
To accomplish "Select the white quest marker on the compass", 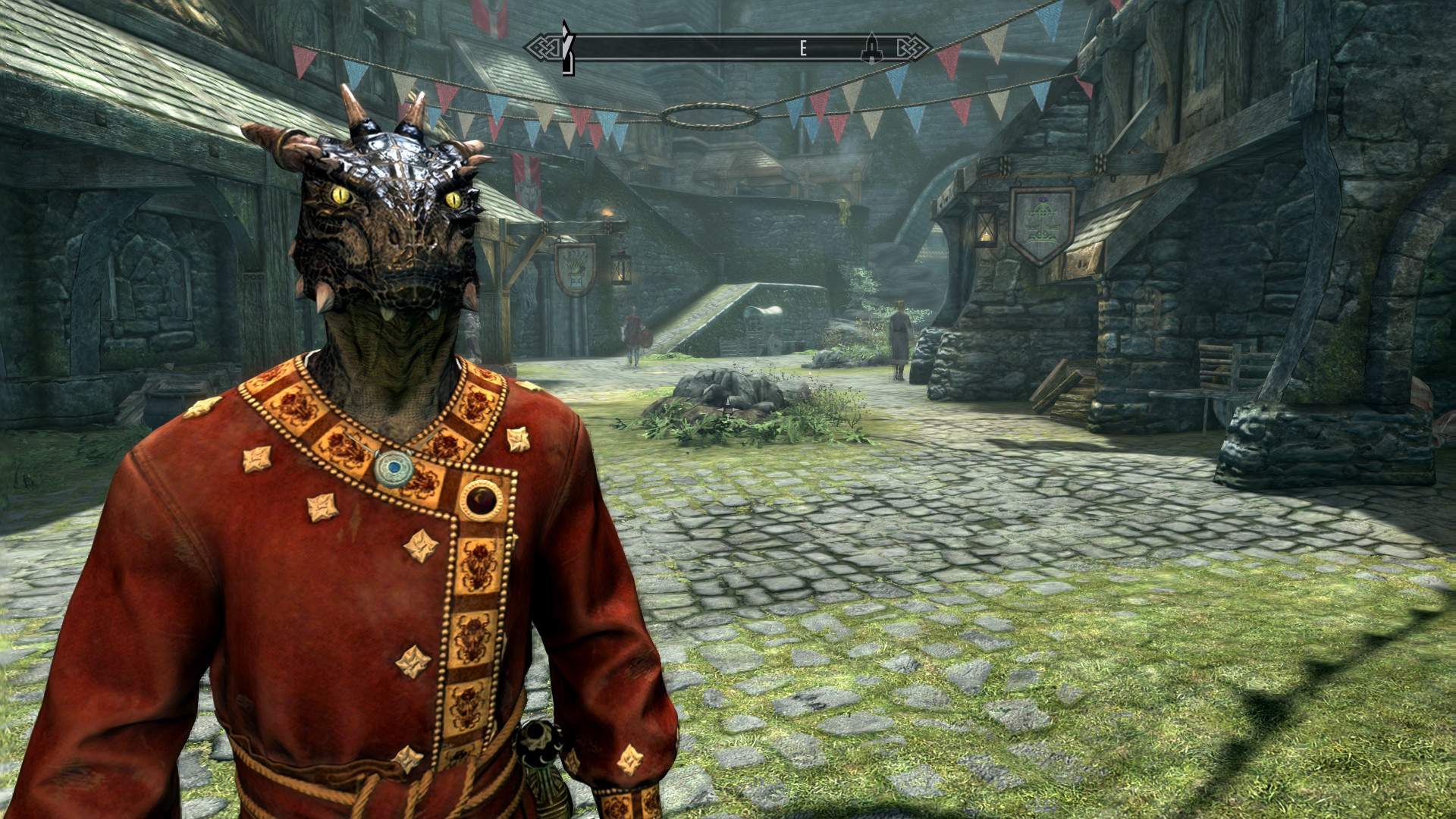I will 566,48.
